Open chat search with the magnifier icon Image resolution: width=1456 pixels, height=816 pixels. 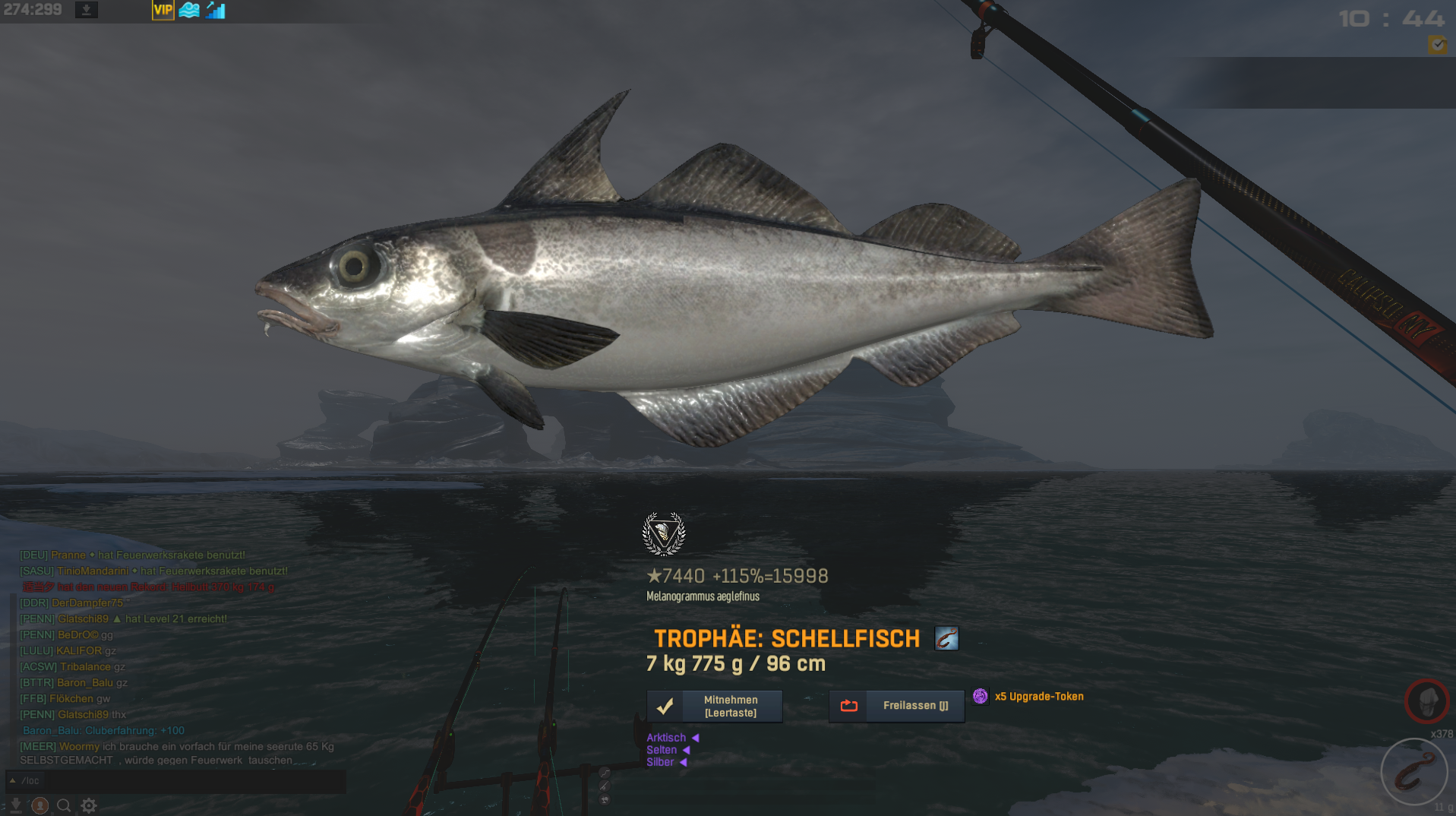65,805
